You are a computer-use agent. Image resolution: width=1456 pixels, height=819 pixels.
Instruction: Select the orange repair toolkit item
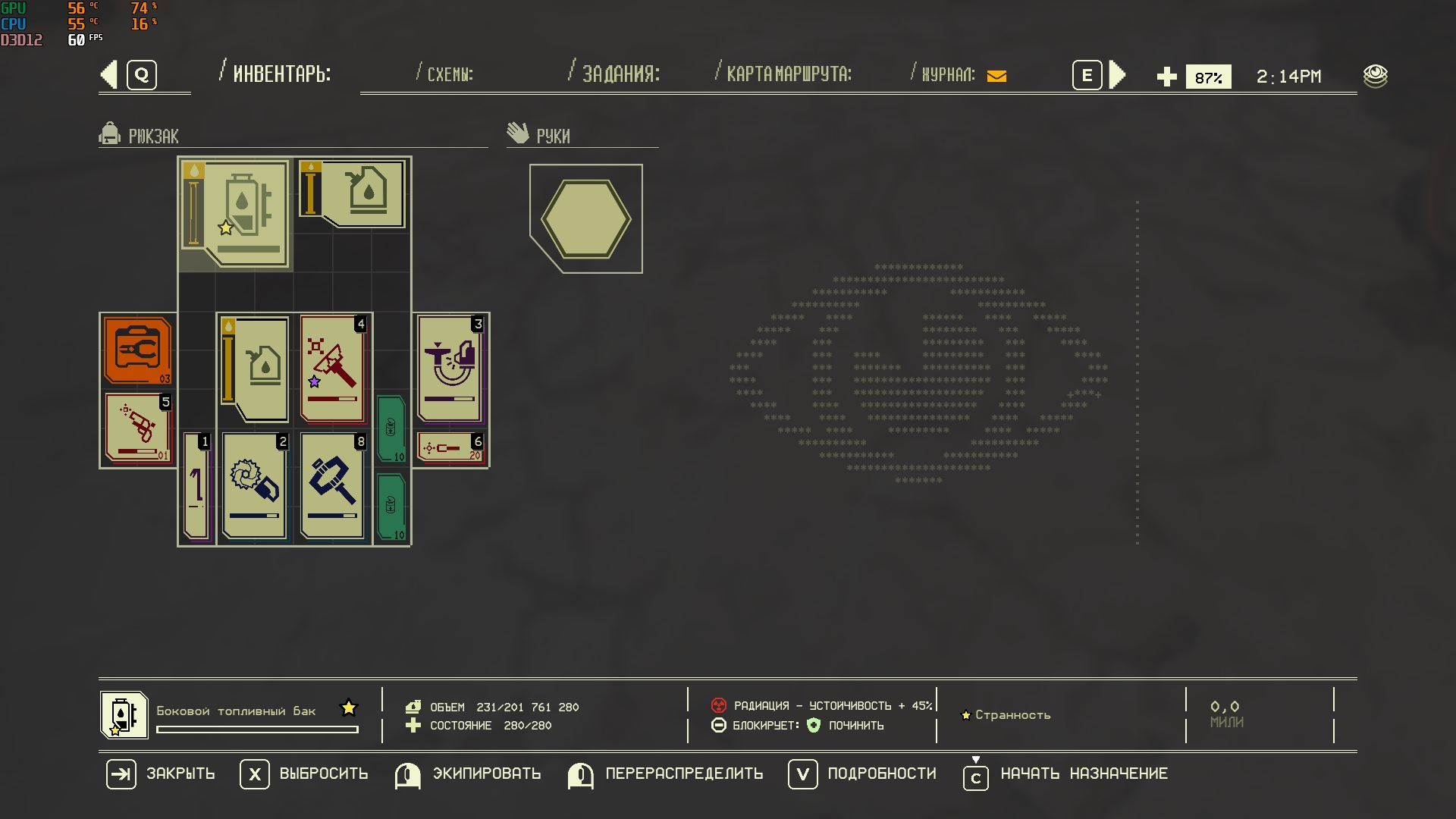click(x=137, y=350)
